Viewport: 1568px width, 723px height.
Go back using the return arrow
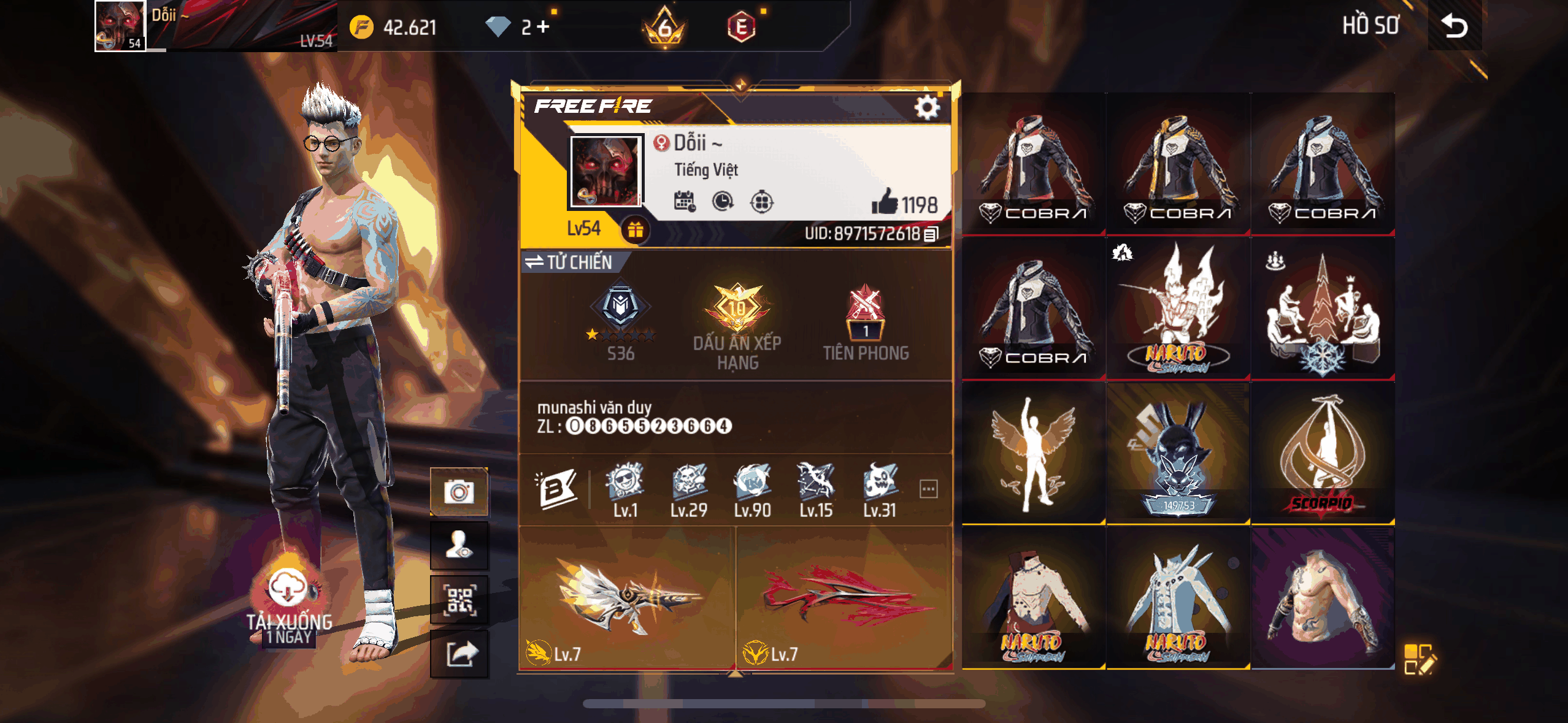click(x=1454, y=26)
